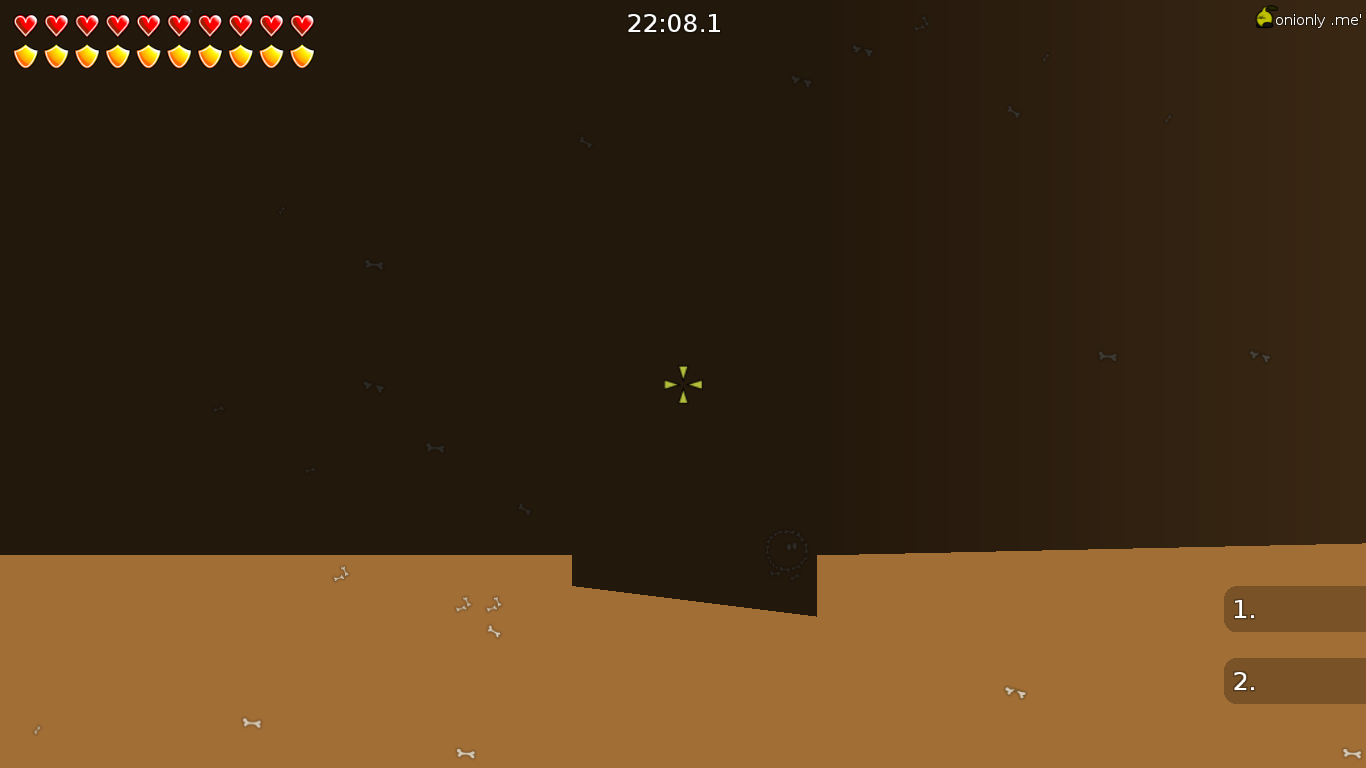The image size is (1366, 768).
Task: Click the yellow crosshair at screen center
Action: point(683,384)
